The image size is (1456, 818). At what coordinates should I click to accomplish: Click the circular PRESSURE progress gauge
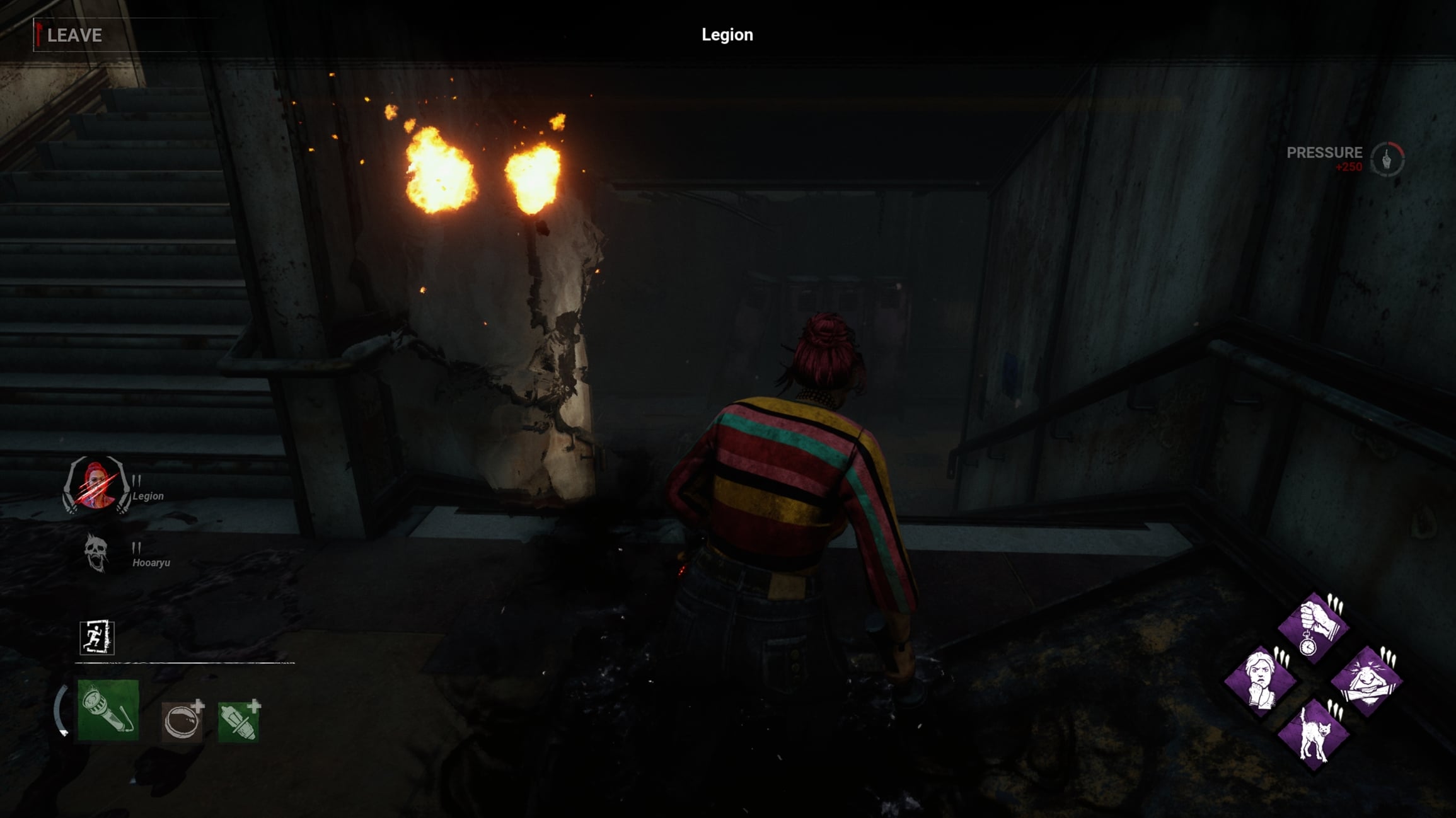(x=1386, y=160)
